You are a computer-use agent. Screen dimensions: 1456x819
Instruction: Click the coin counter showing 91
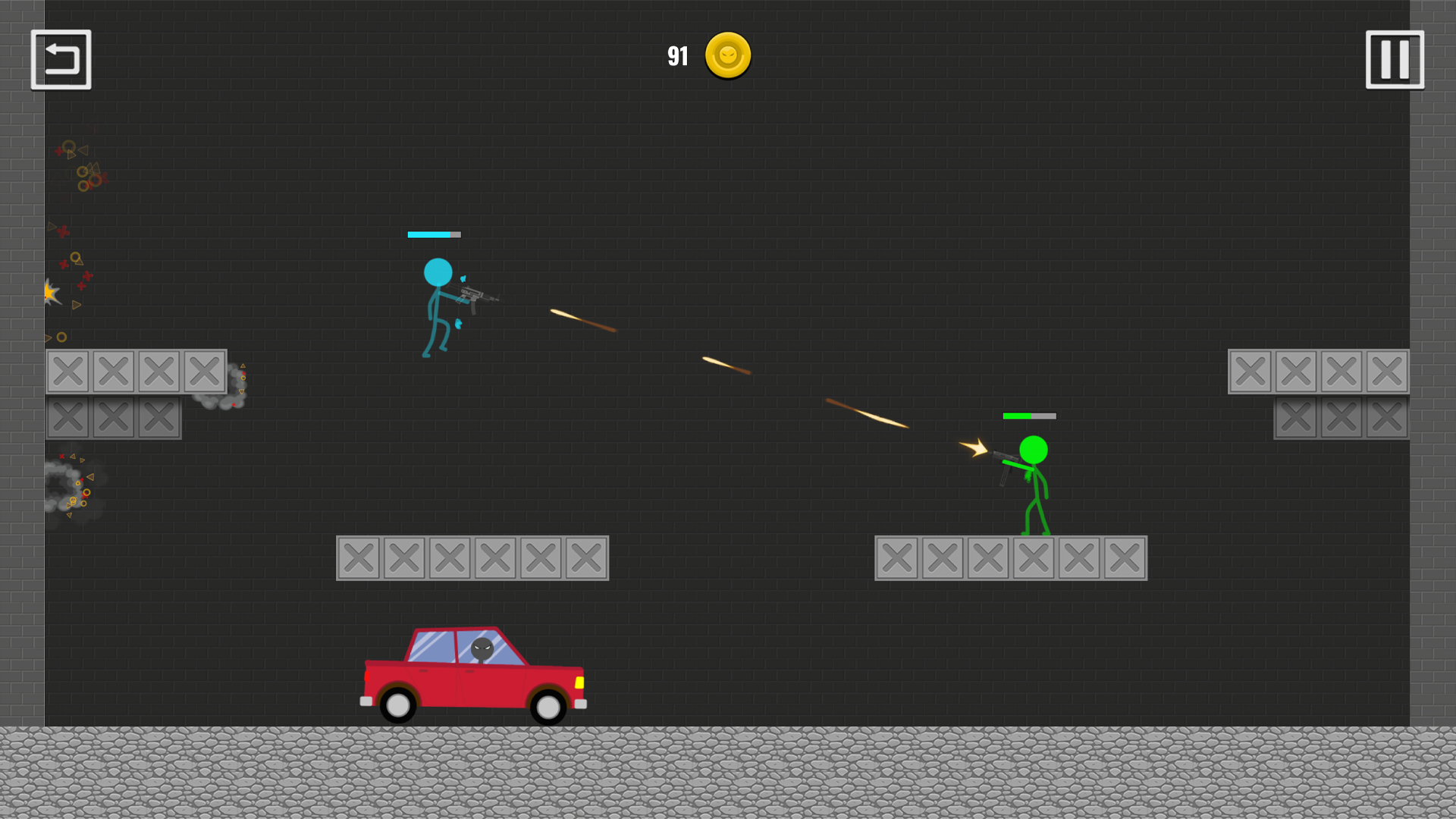tap(677, 55)
